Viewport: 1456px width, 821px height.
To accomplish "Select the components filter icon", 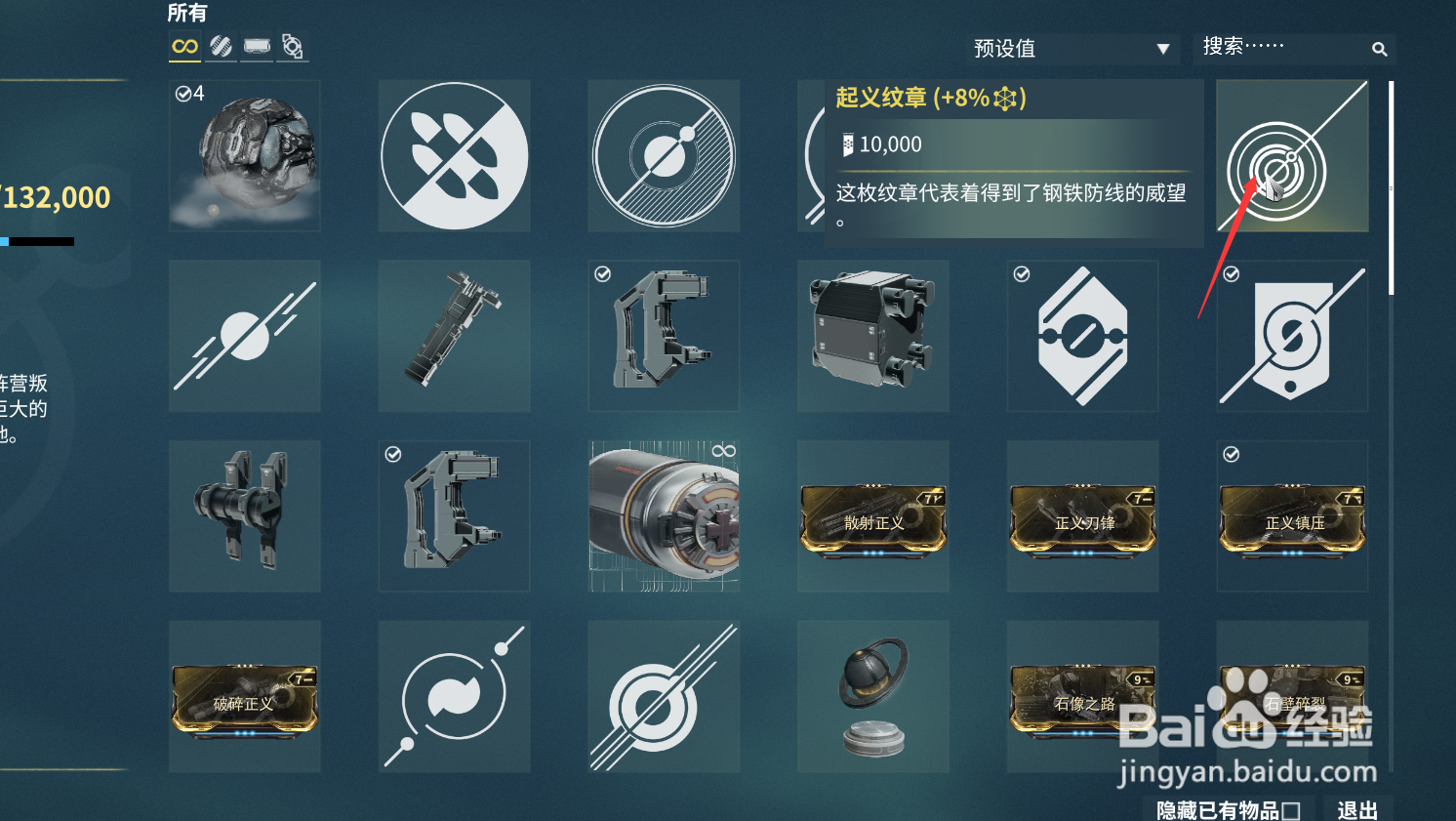I will click(x=293, y=46).
